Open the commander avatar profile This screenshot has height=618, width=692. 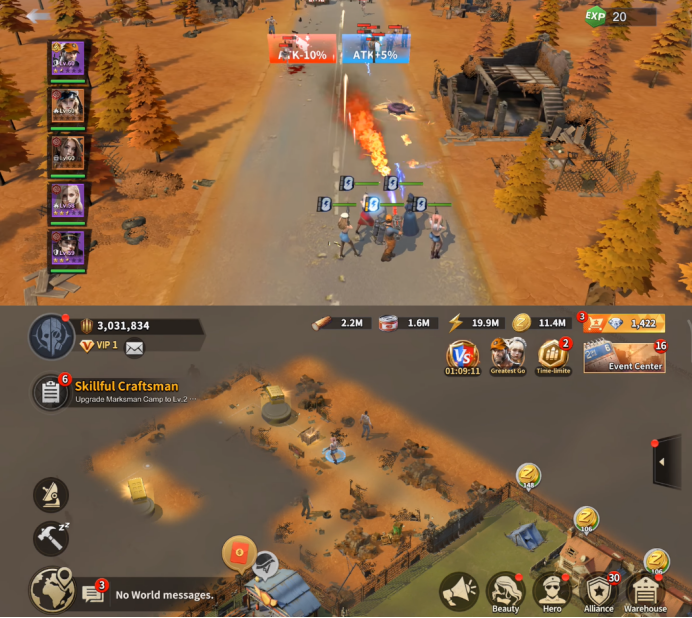[x=49, y=335]
